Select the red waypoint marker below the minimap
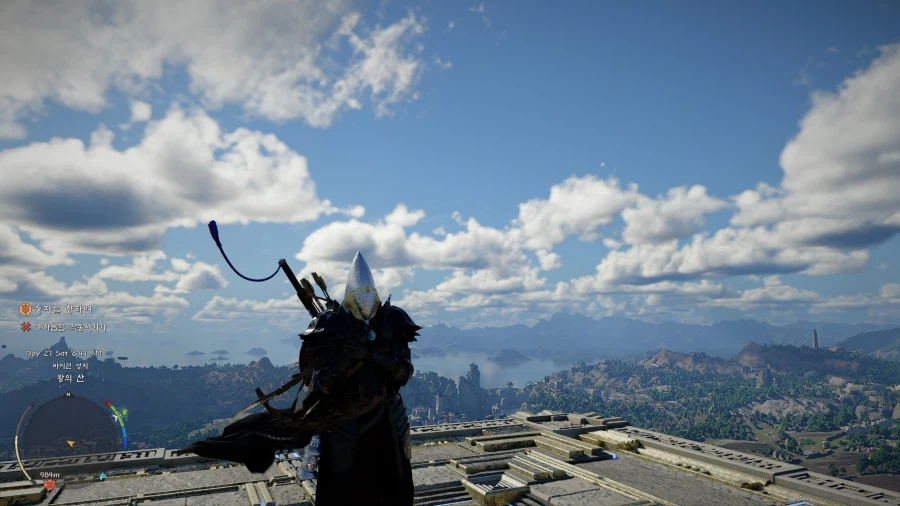 [x=49, y=485]
